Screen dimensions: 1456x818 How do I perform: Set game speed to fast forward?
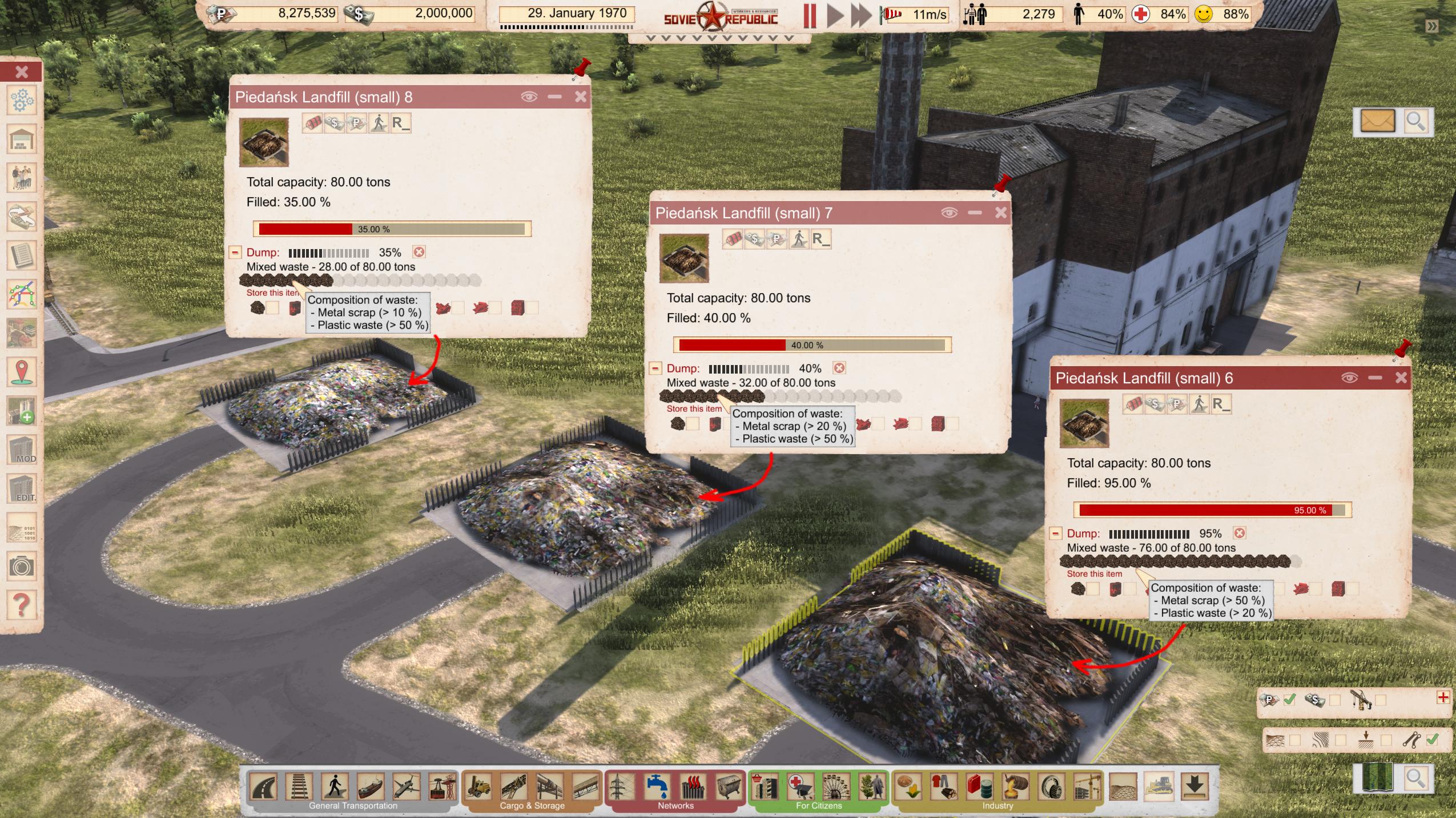click(860, 15)
